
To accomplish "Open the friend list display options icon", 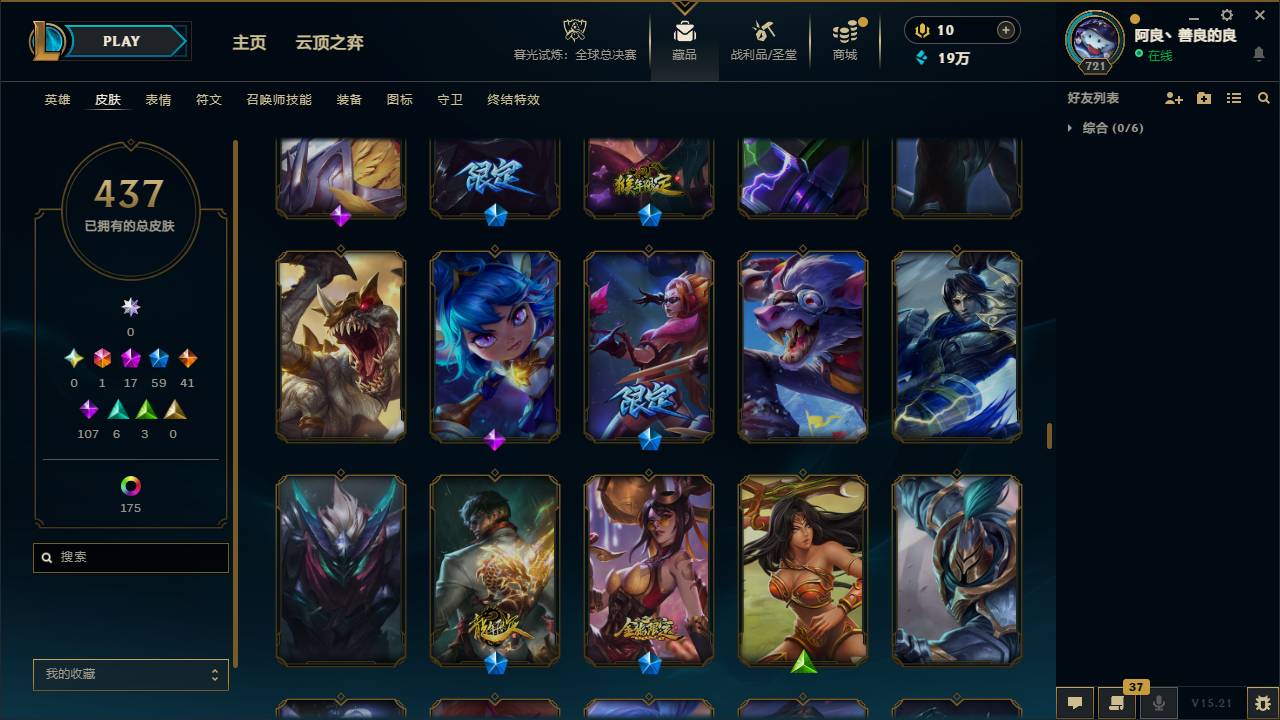I will [1233, 97].
